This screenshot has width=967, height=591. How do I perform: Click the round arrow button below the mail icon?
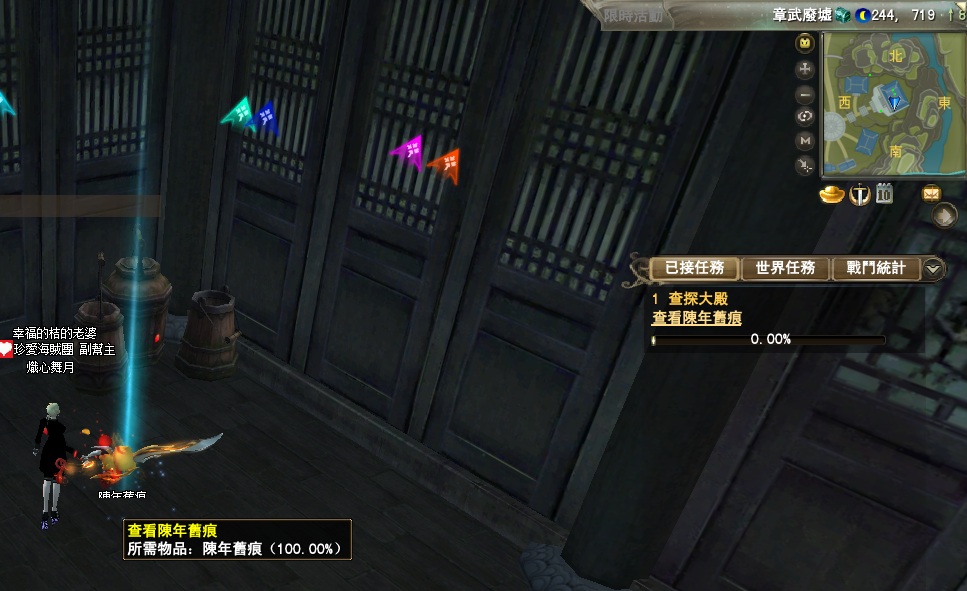943,216
